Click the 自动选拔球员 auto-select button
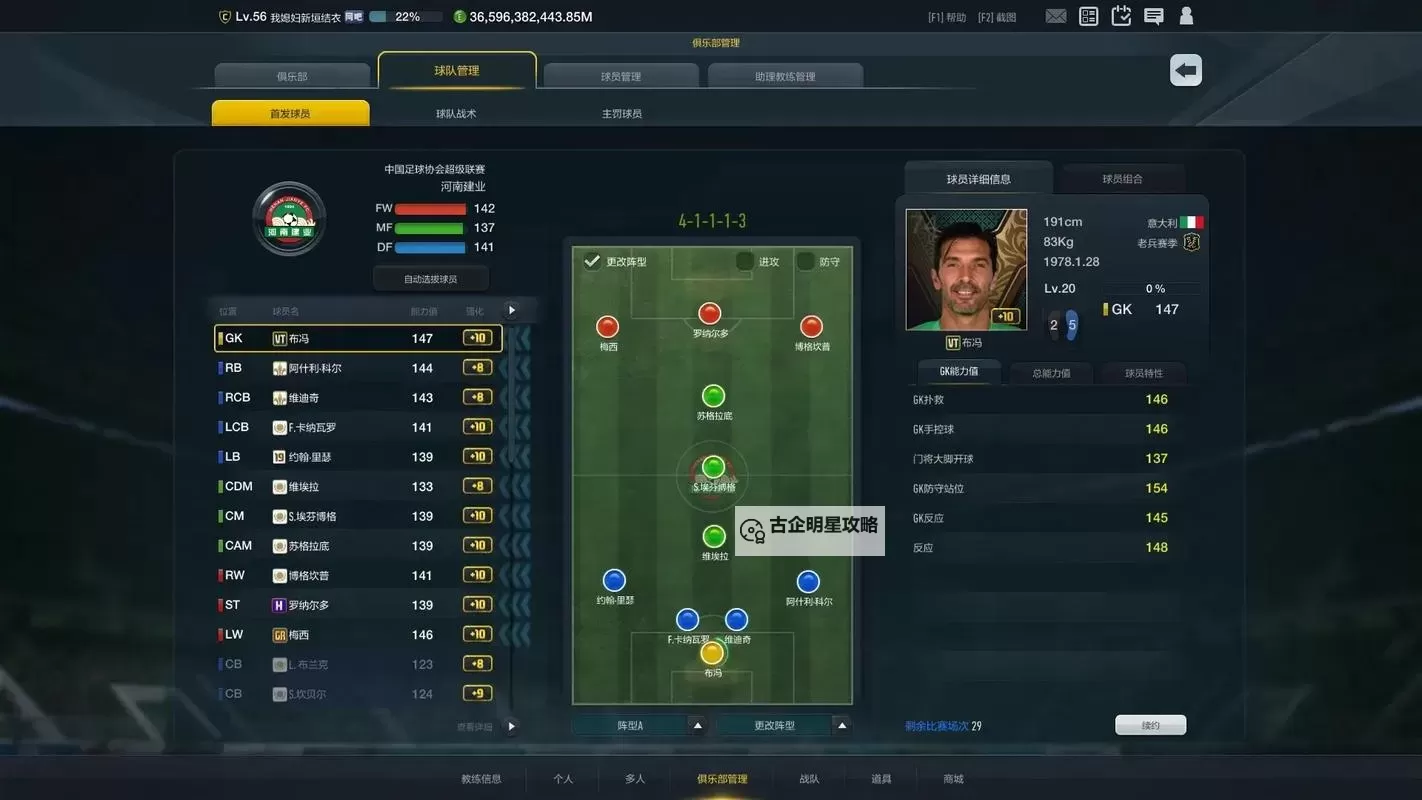The image size is (1422, 800). tap(430, 278)
